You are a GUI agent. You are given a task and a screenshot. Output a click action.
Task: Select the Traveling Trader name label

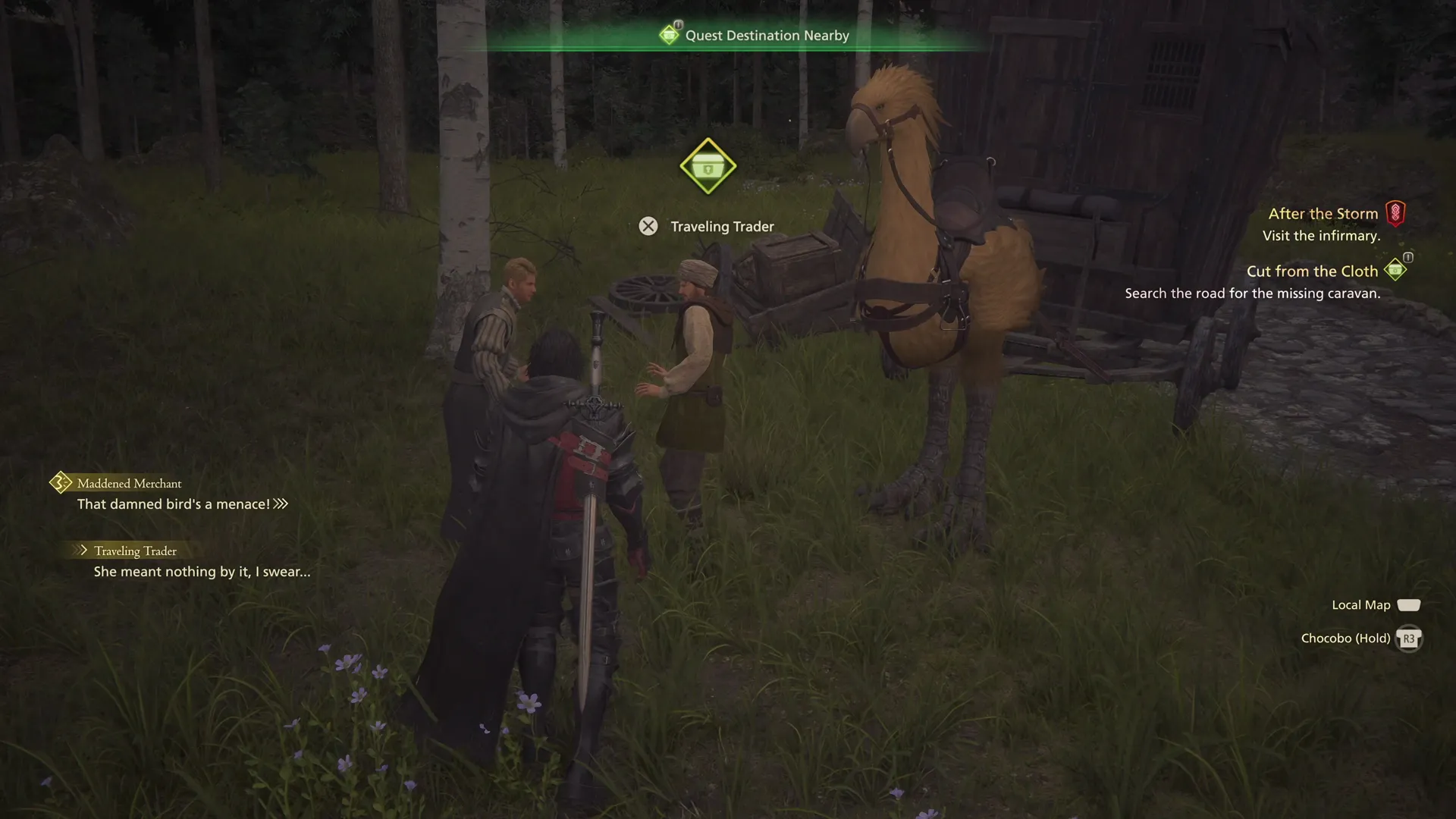tap(720, 226)
